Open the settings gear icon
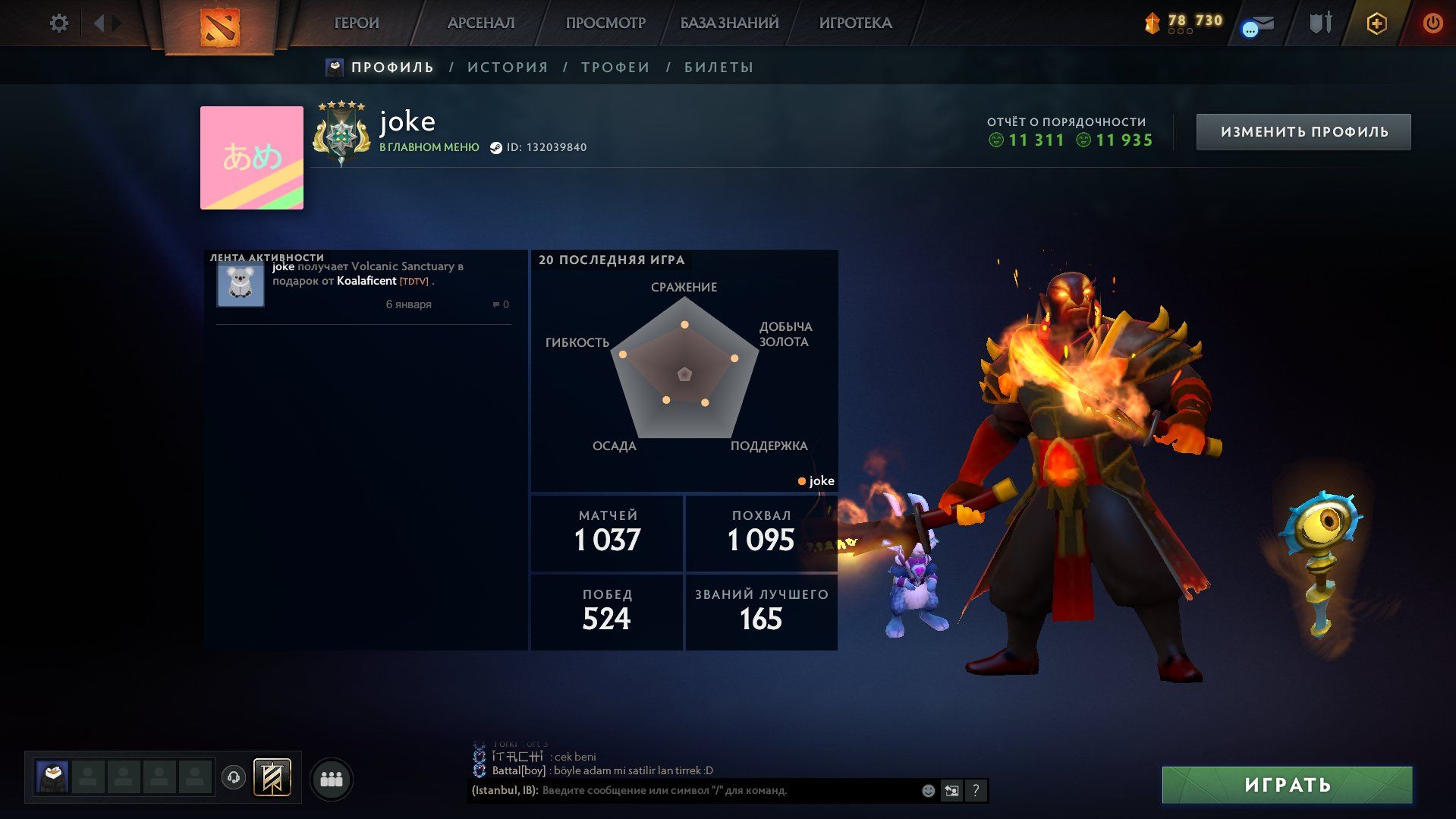Viewport: 1456px width, 819px height. coord(59,23)
